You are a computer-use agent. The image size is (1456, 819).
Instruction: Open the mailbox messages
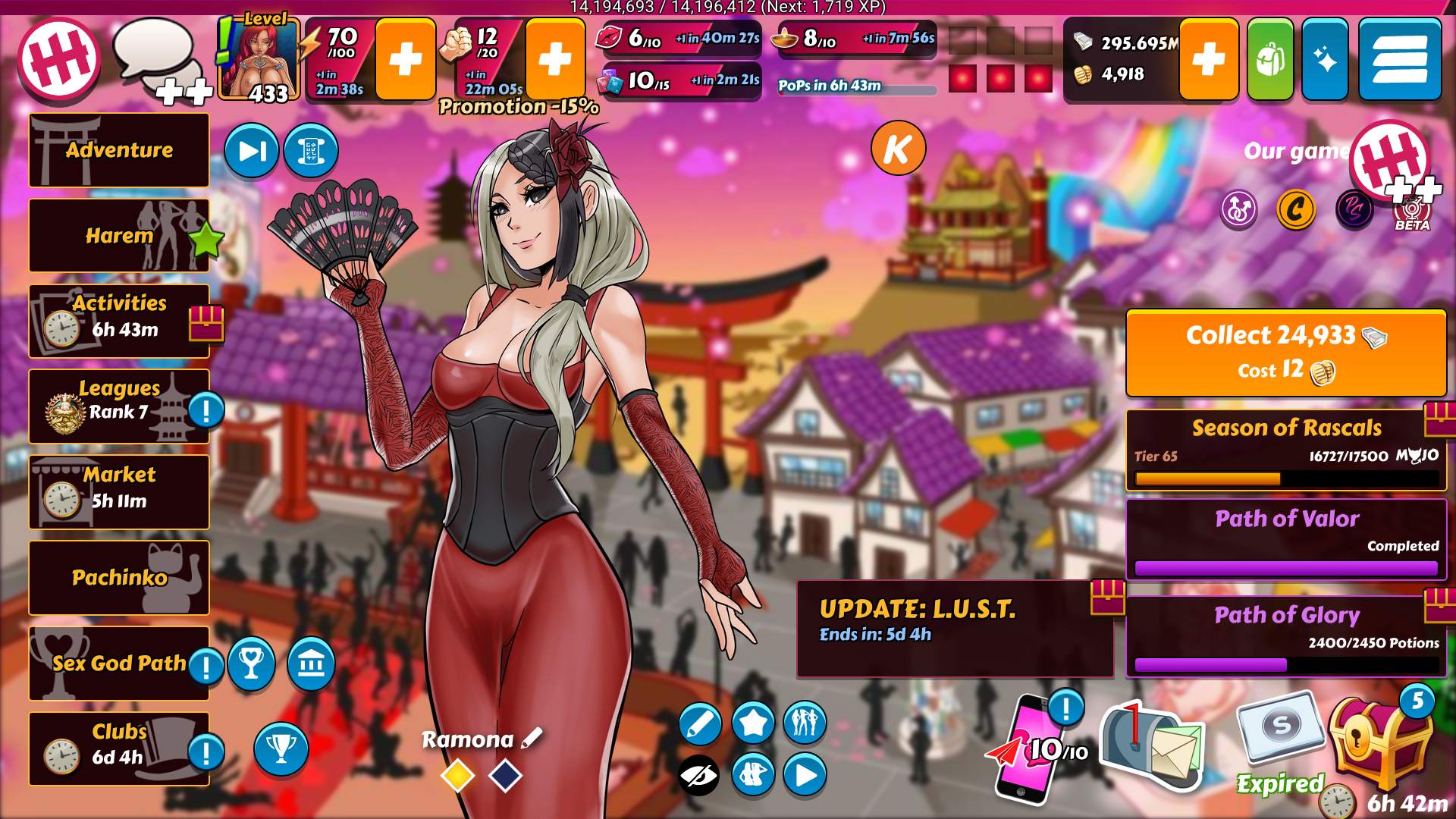[x=1151, y=747]
